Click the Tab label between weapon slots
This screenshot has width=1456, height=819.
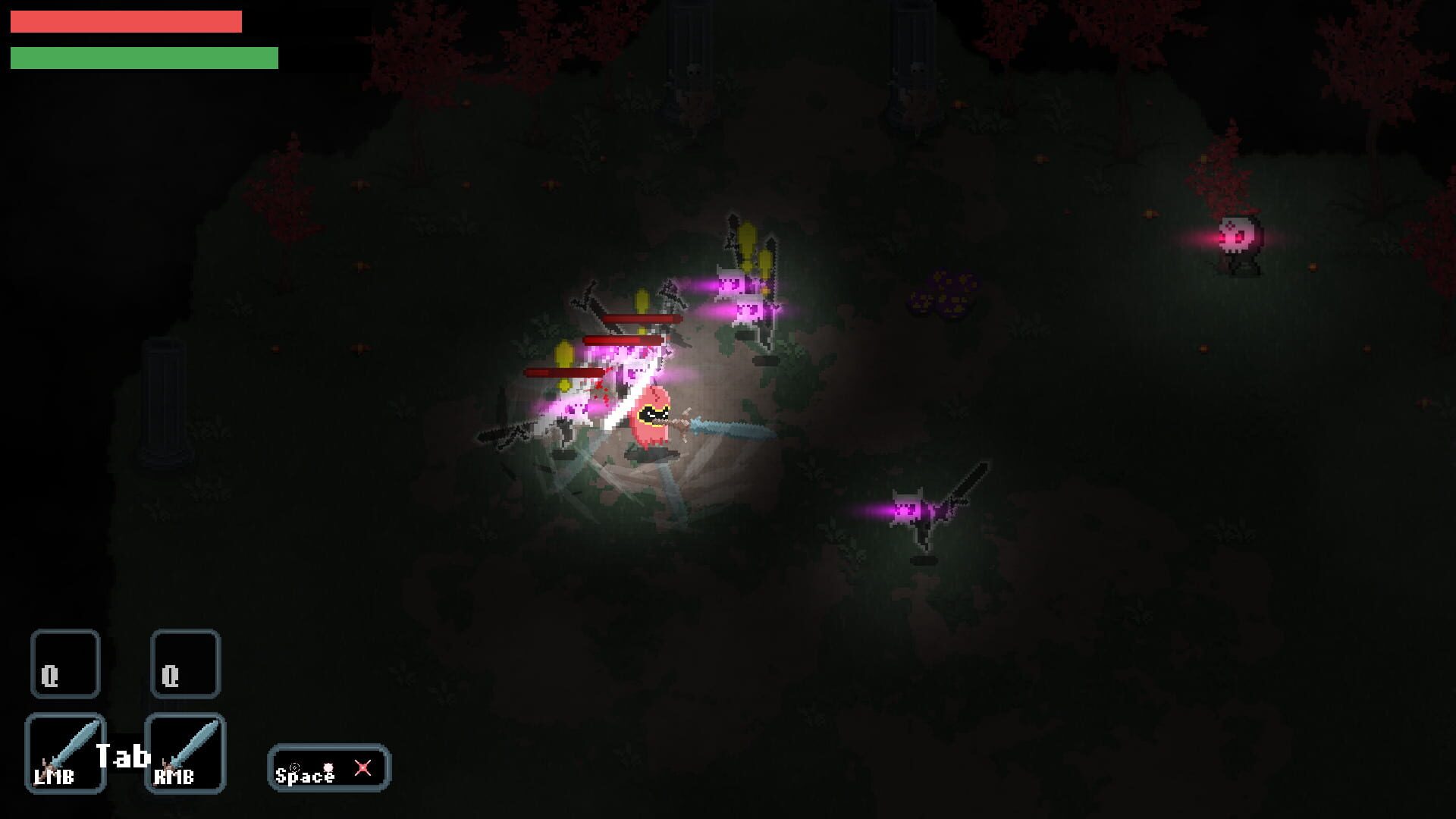[124, 755]
